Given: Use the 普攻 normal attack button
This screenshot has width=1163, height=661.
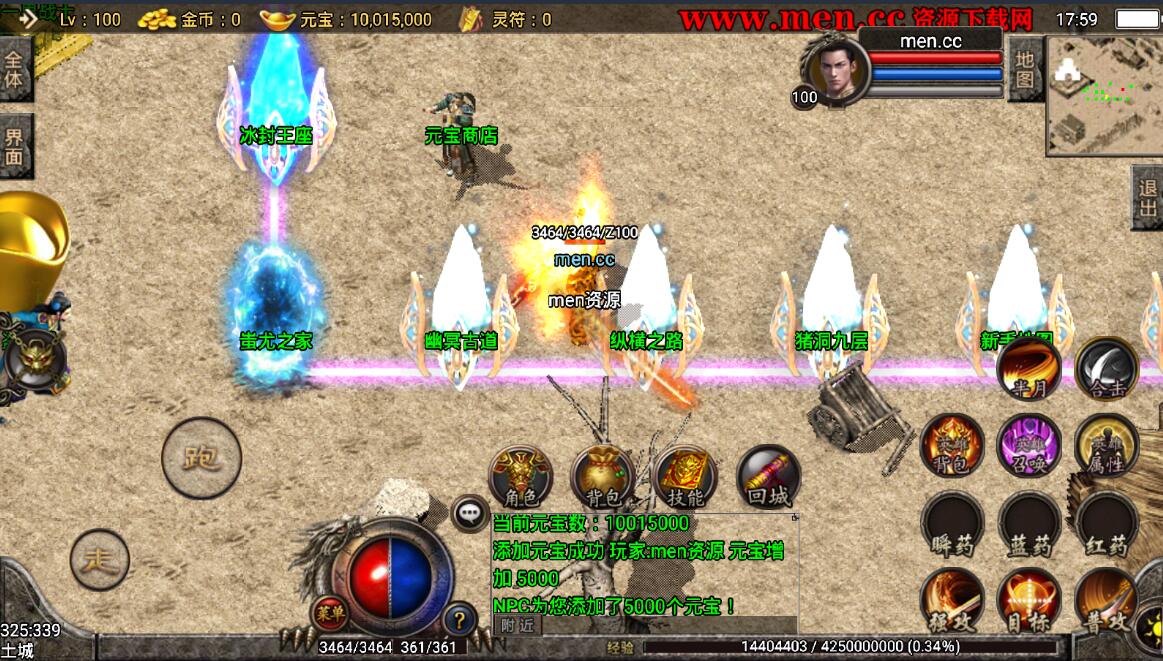Looking at the screenshot, I should point(1106,600).
